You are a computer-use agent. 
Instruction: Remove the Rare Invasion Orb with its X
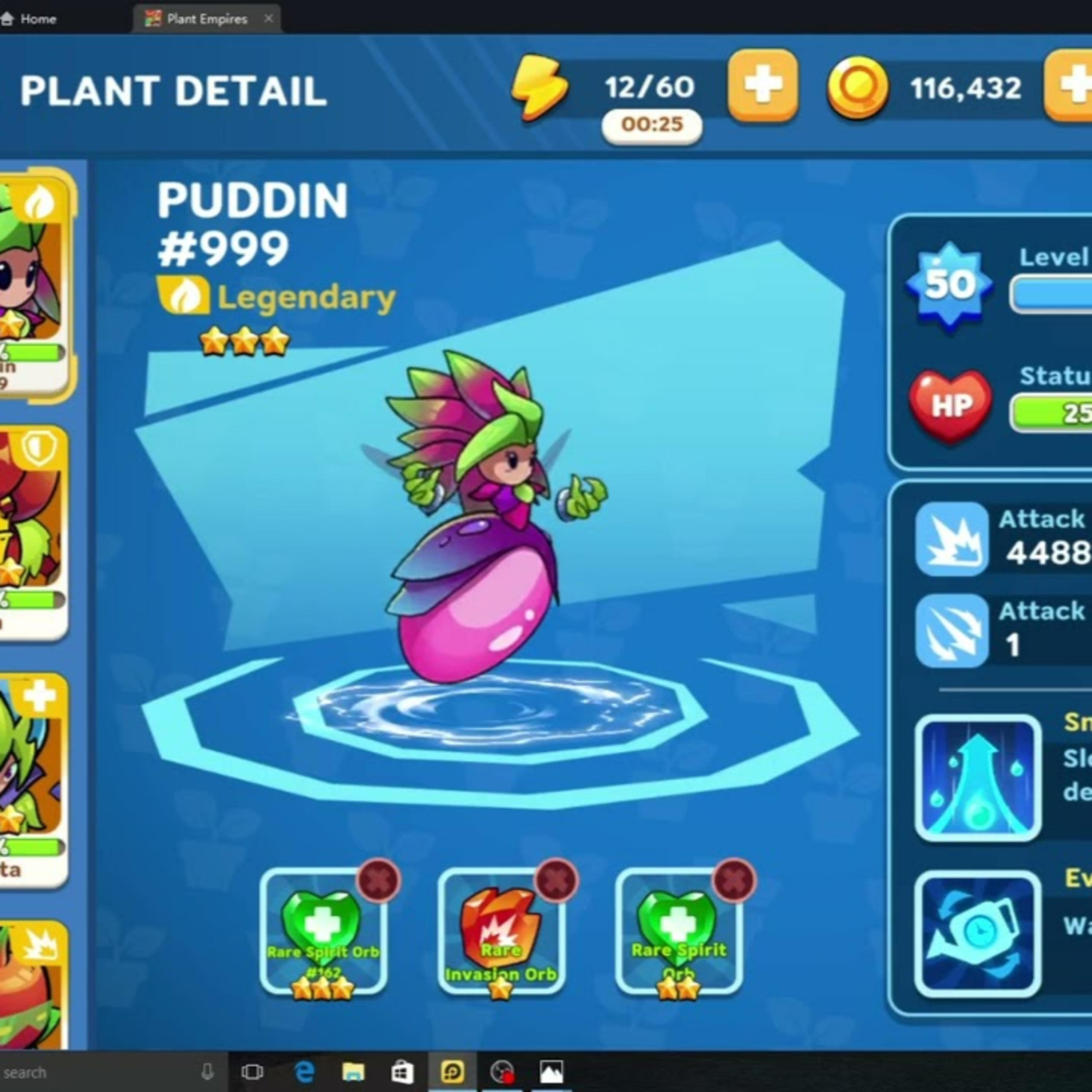pos(557,880)
